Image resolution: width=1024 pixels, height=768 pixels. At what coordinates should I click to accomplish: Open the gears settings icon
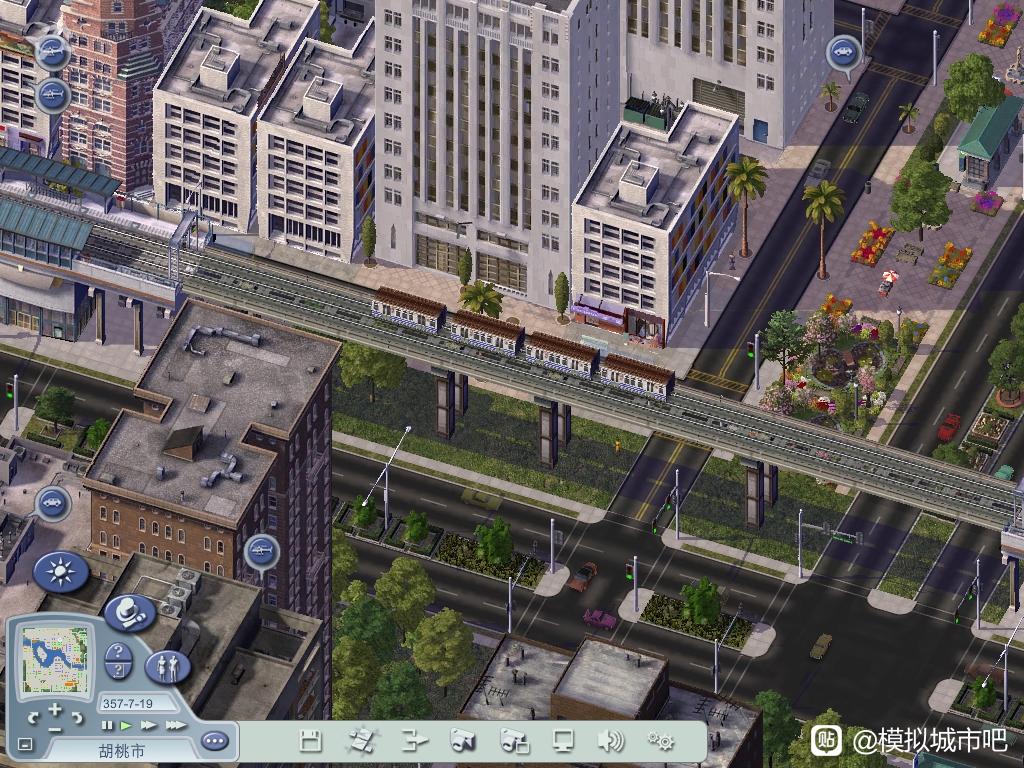(x=660, y=741)
